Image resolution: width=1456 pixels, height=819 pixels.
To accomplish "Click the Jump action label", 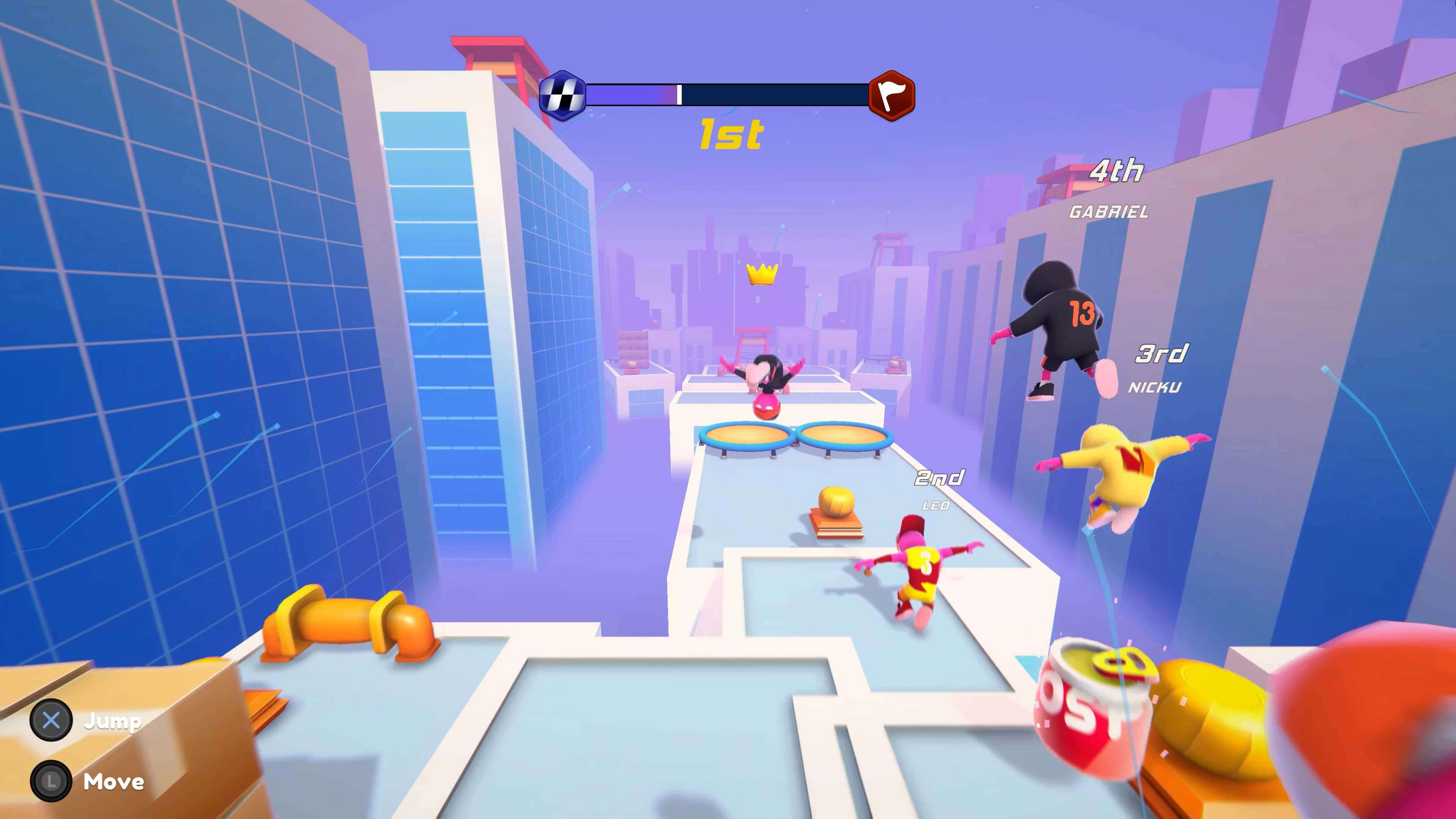I will 113,721.
